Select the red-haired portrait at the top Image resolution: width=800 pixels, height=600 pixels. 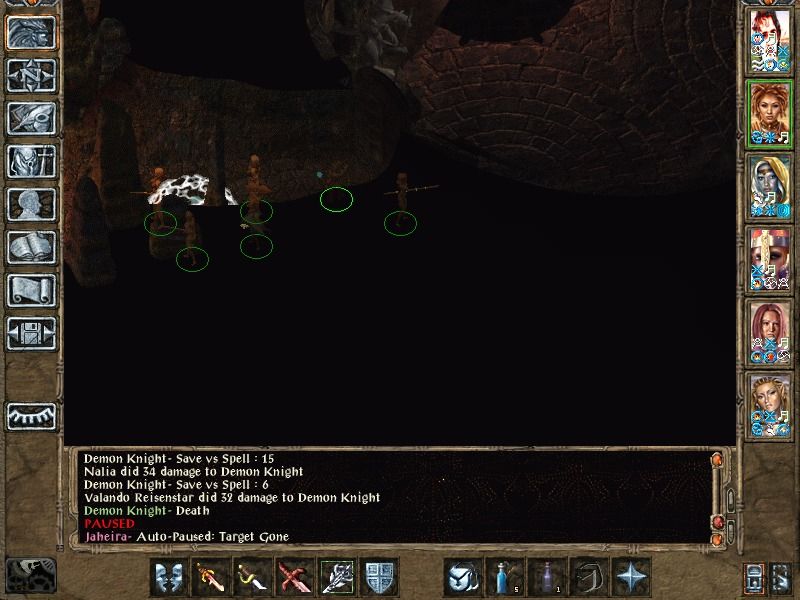[770, 42]
